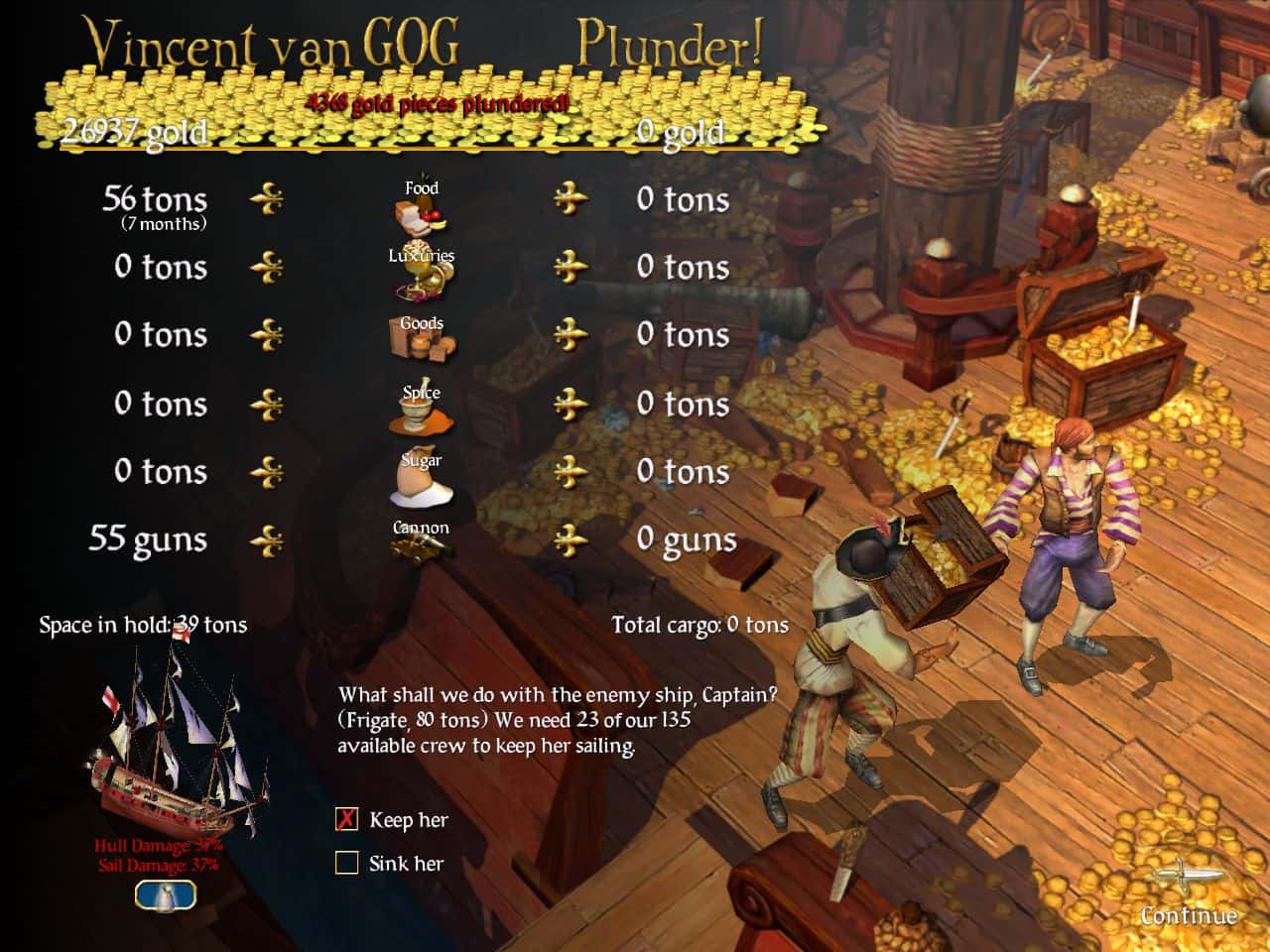Screen dimensions: 1270x952
Task: Click the fleur-de-lis right of the Food row
Action: [570, 198]
